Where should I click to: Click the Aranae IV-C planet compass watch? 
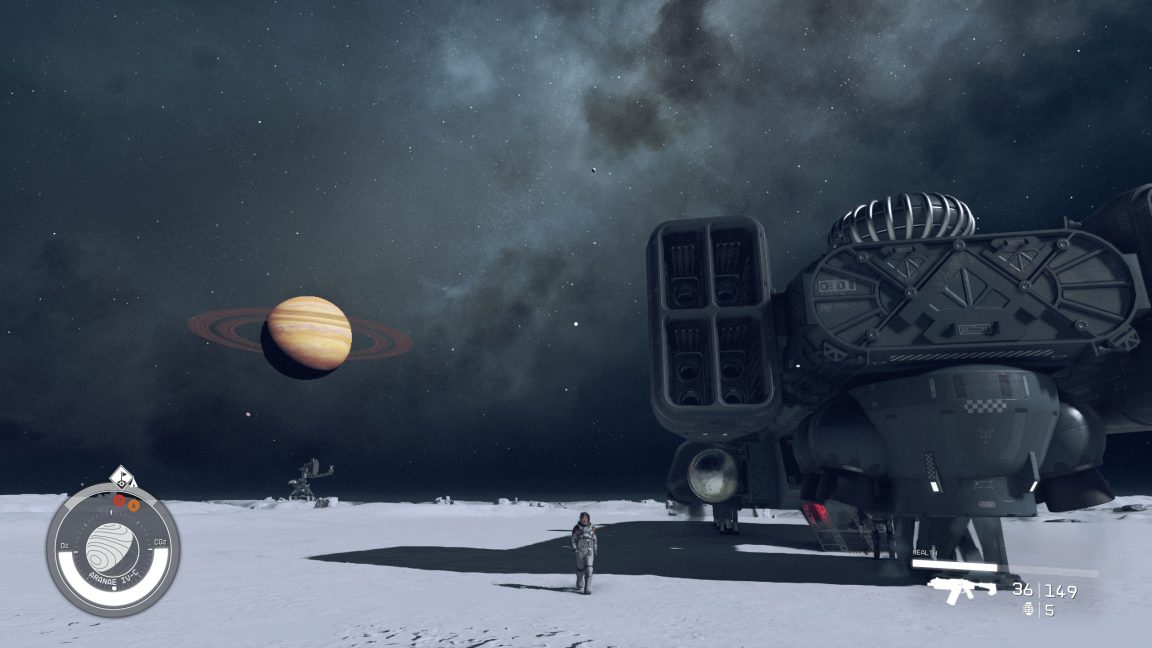[112, 549]
